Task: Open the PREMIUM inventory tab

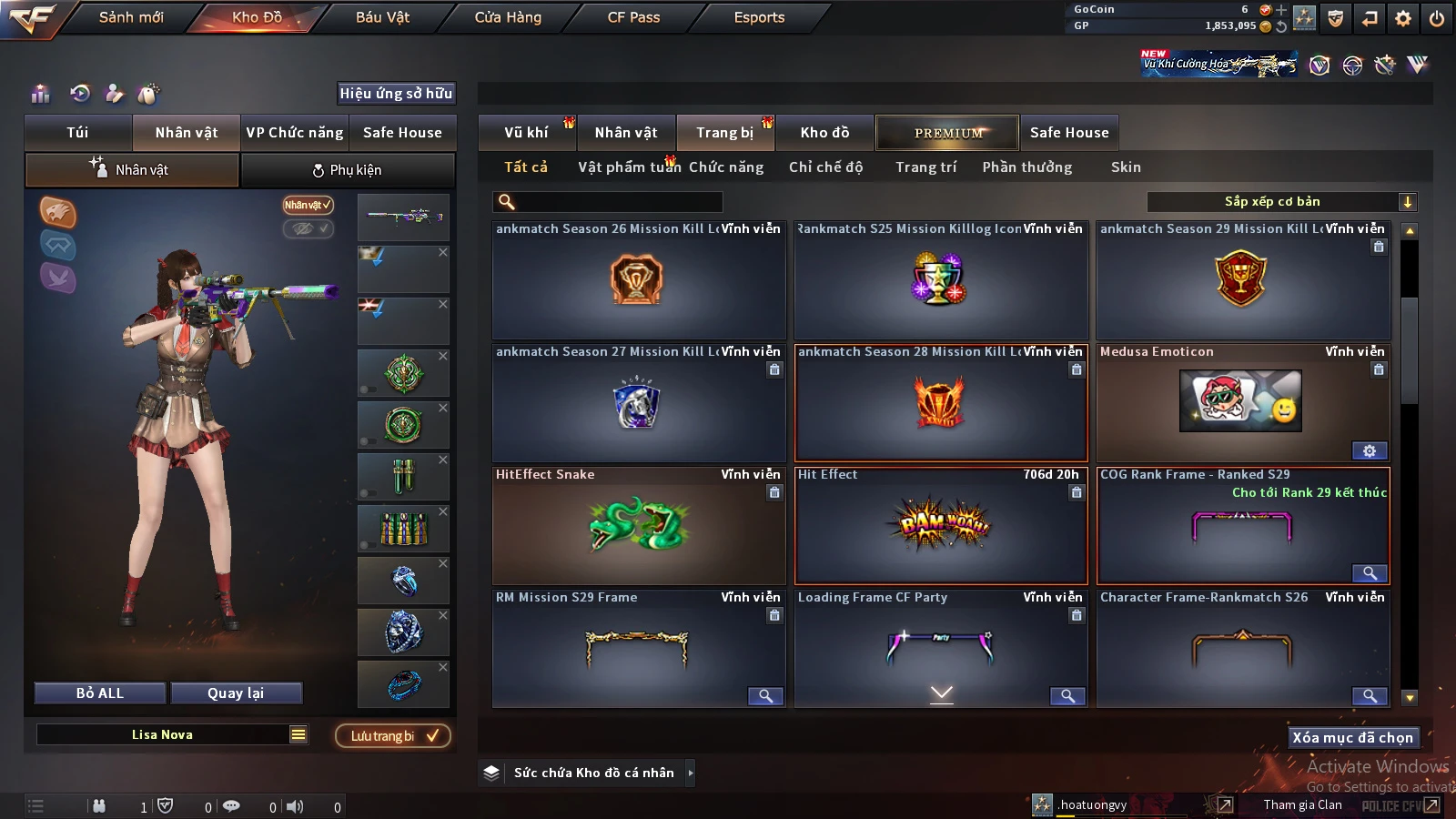Action: click(947, 133)
